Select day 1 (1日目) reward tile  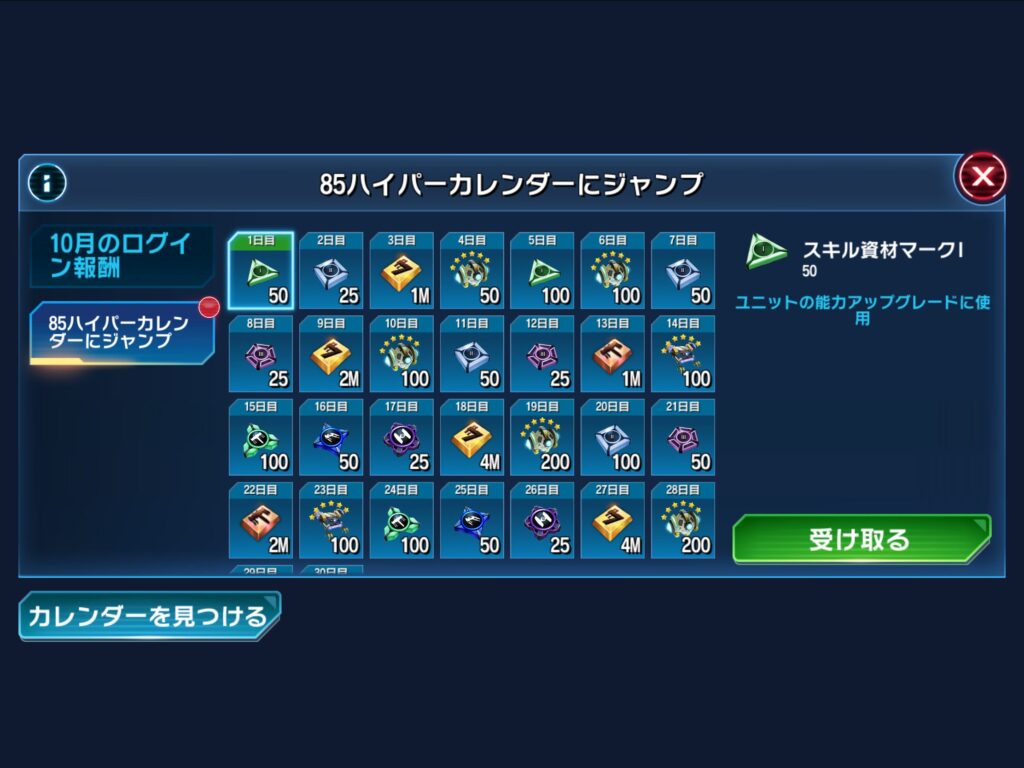(x=261, y=272)
